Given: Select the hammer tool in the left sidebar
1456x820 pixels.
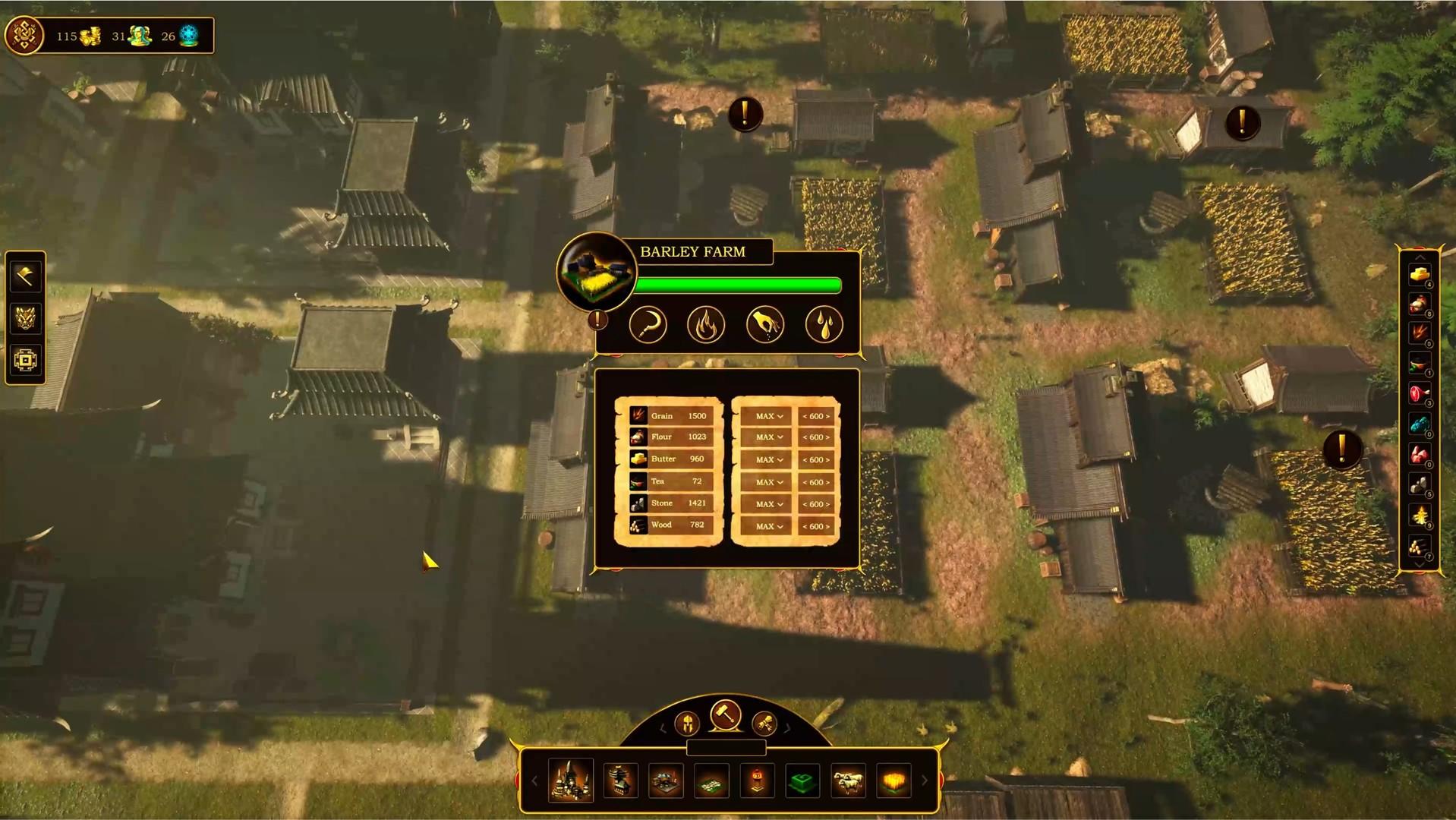Looking at the screenshot, I should [25, 276].
